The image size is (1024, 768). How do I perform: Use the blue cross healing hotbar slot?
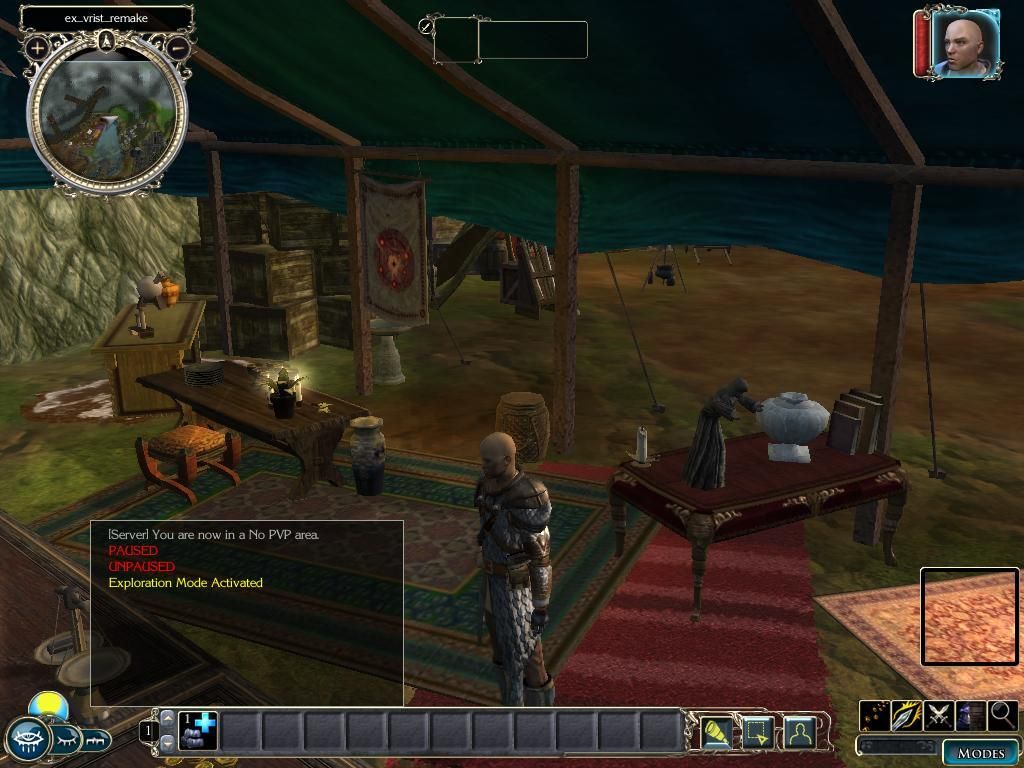(x=197, y=731)
